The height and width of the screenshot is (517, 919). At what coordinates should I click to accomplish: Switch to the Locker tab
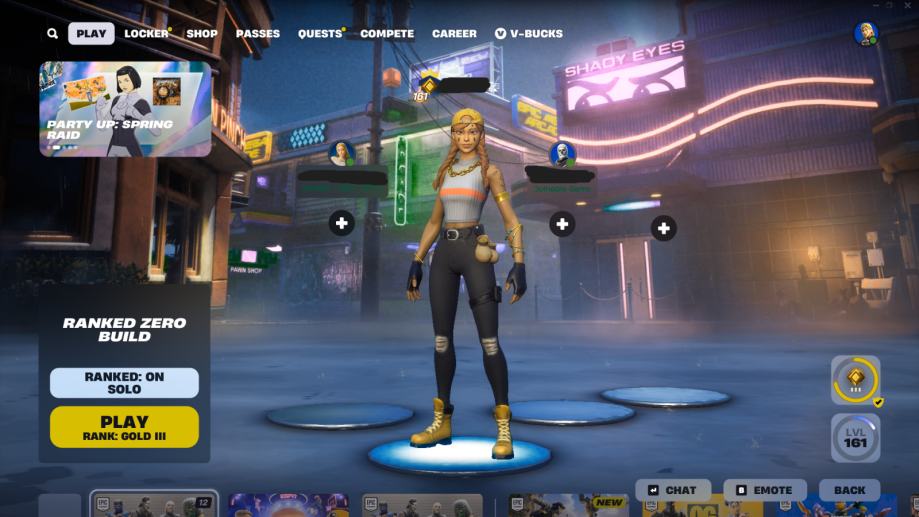click(146, 34)
